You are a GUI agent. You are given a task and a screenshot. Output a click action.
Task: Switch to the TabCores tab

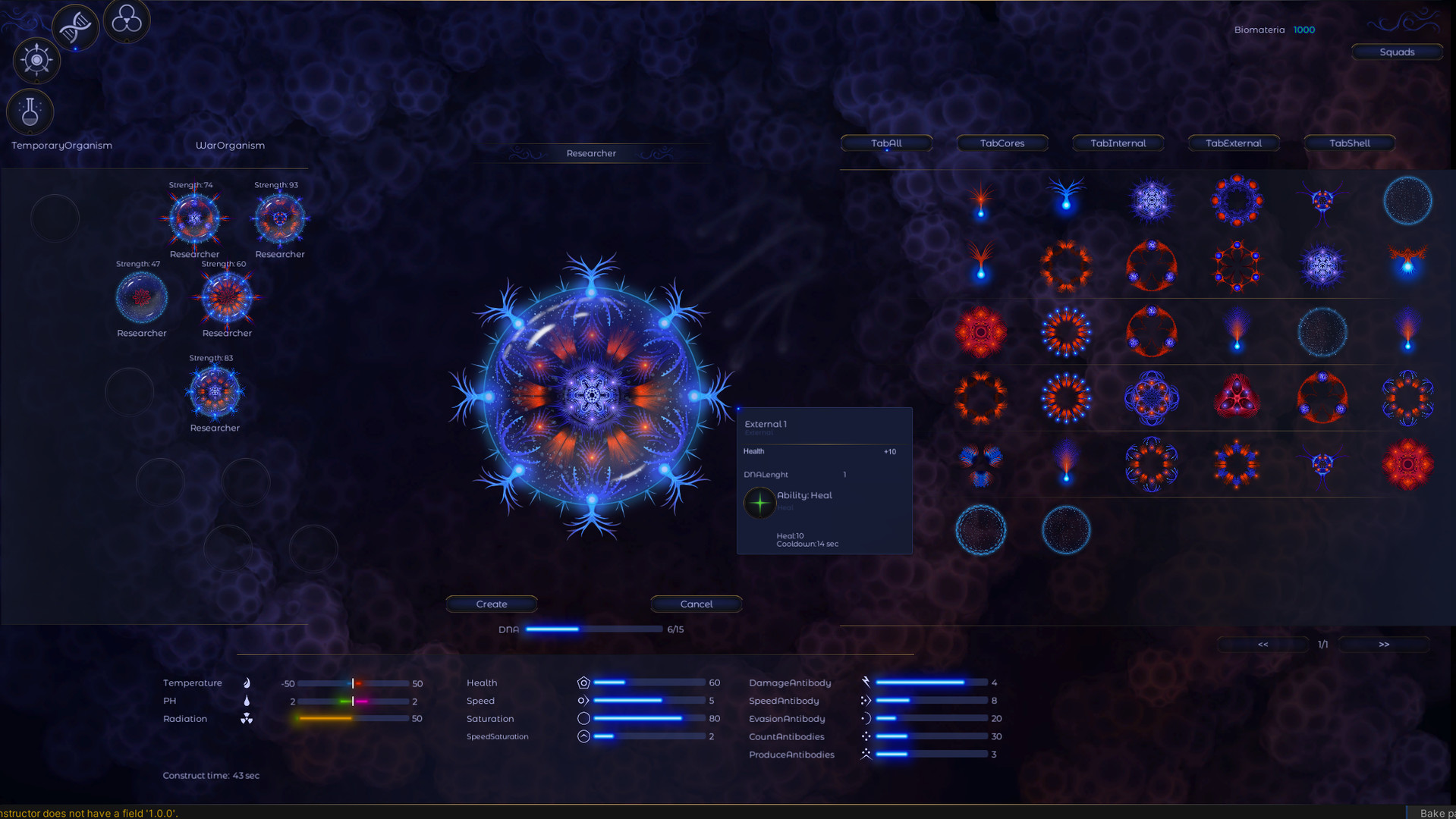[1002, 143]
